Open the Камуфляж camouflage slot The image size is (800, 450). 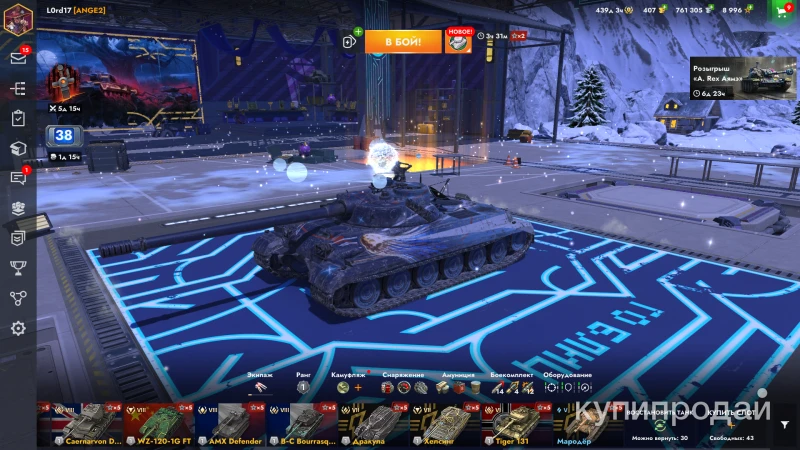pos(343,387)
